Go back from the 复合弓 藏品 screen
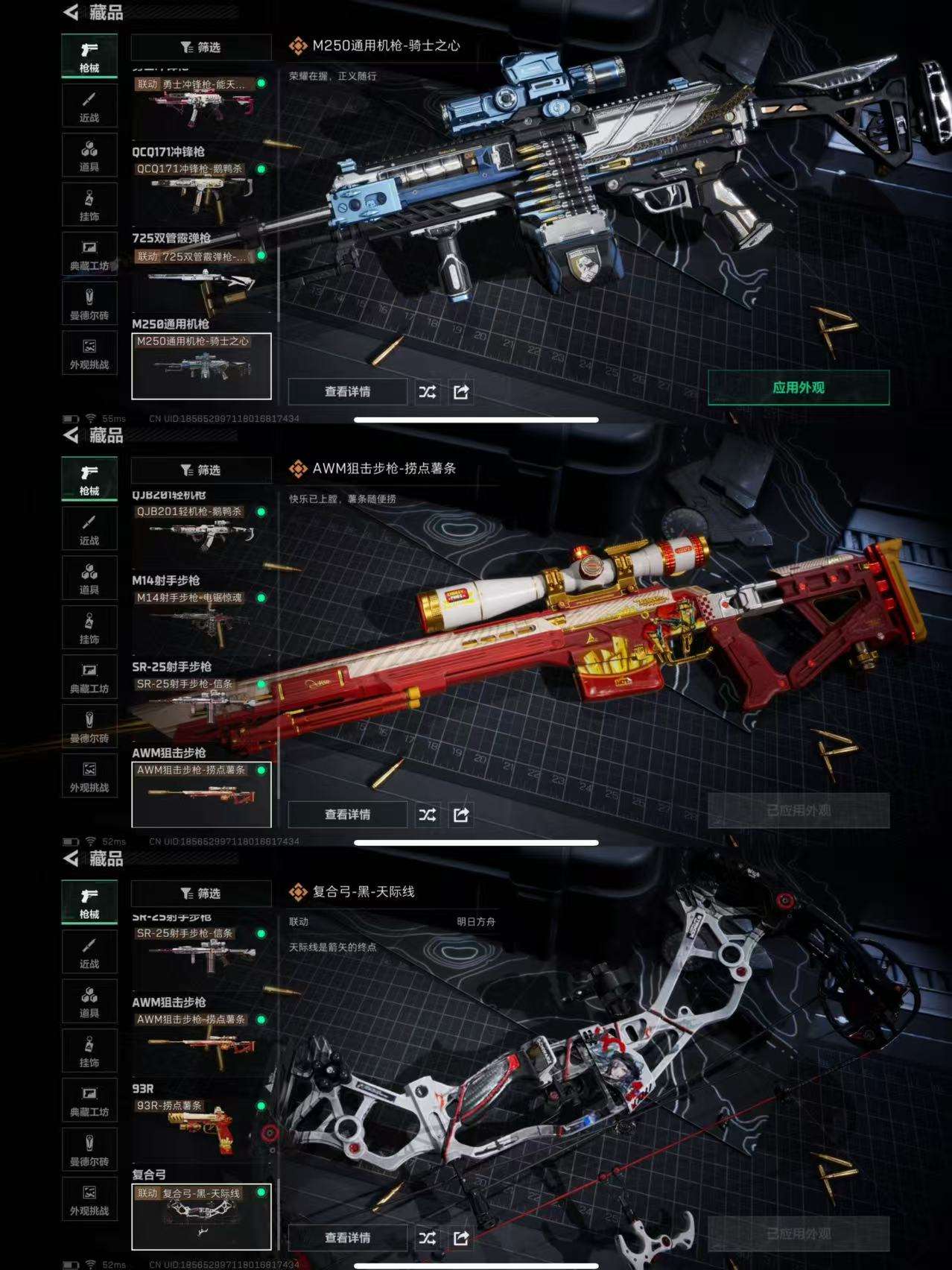 pyautogui.click(x=72, y=859)
